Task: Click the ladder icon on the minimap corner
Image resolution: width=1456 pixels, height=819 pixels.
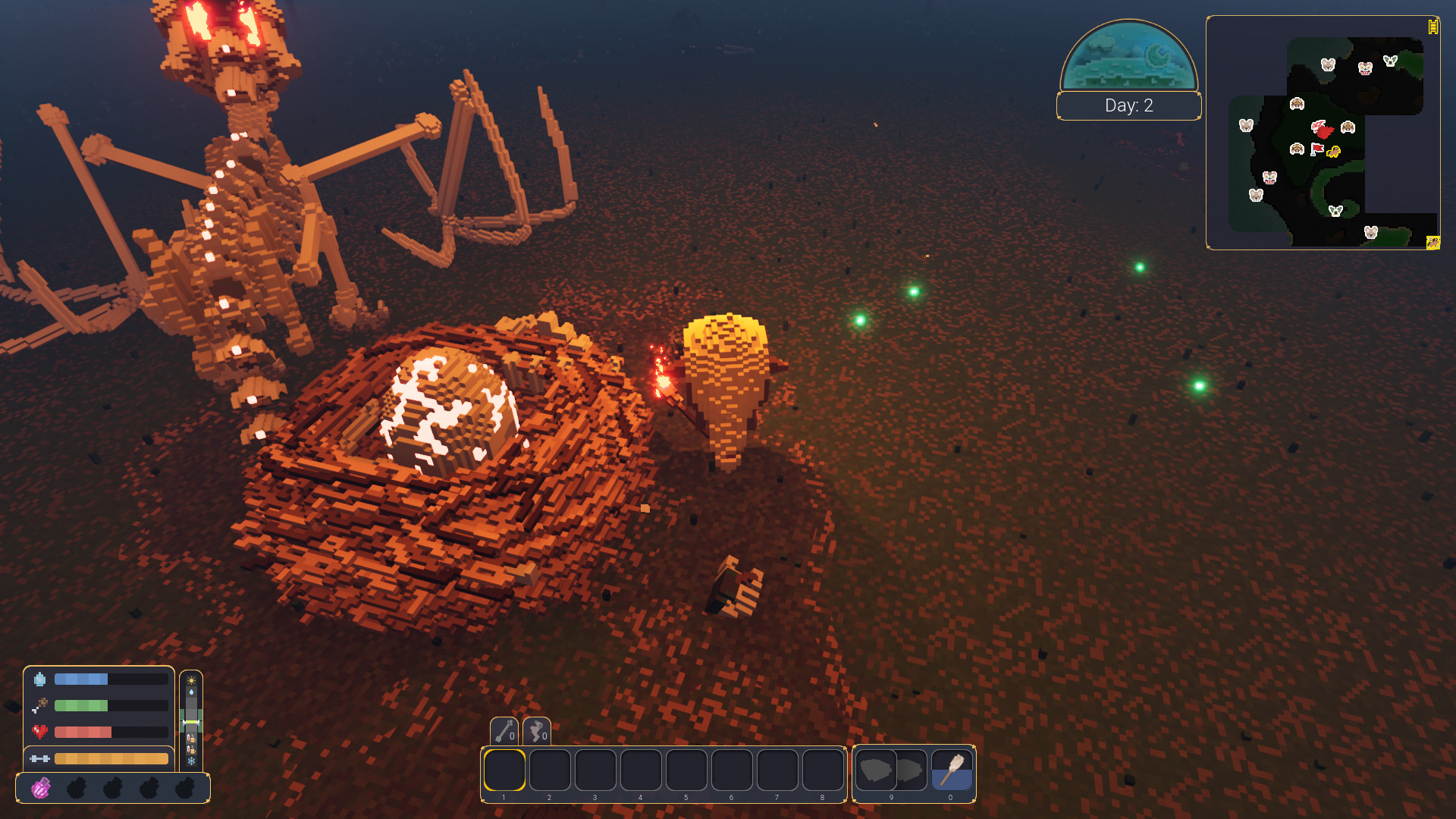Action: [x=1433, y=27]
